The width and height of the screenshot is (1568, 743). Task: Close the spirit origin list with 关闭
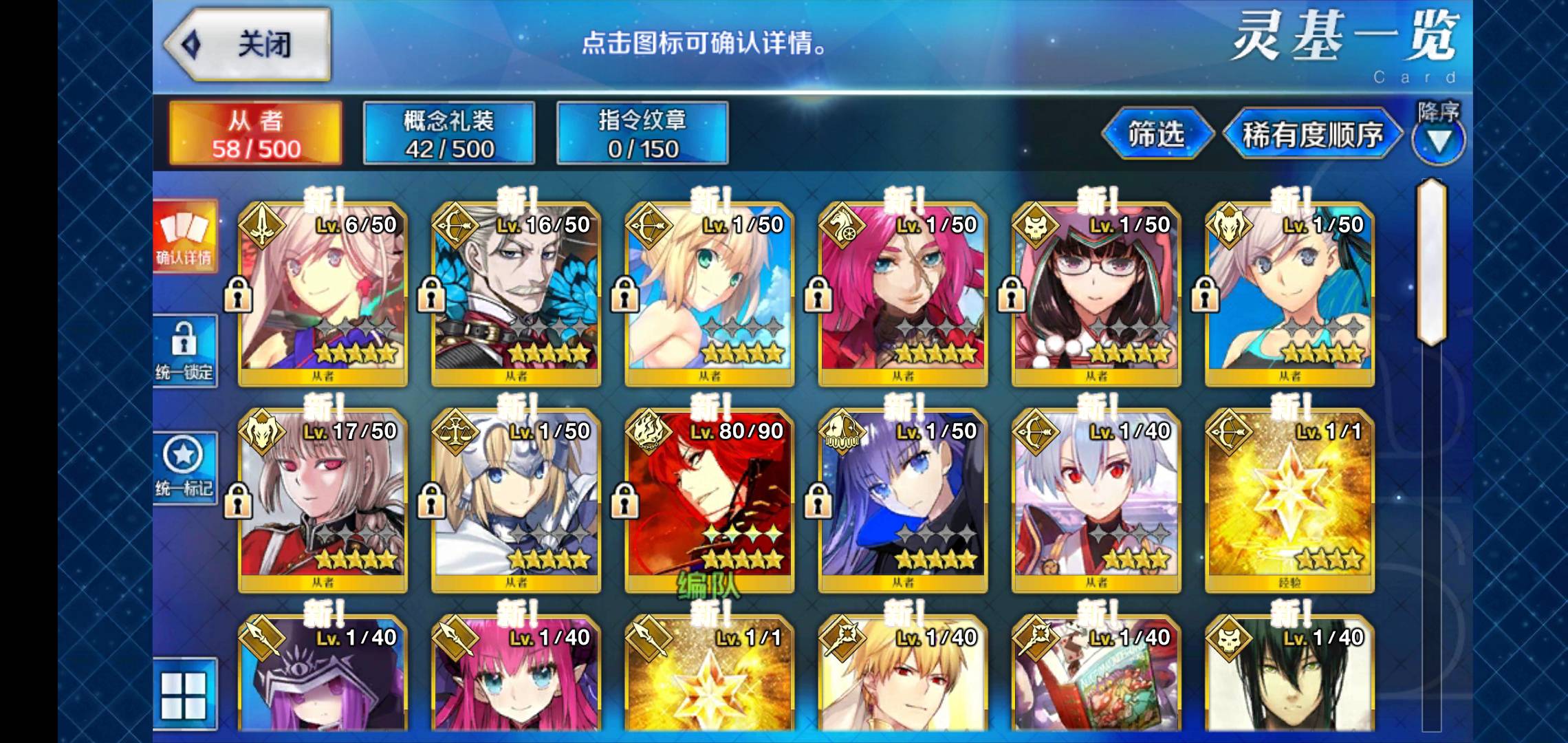pos(248,45)
